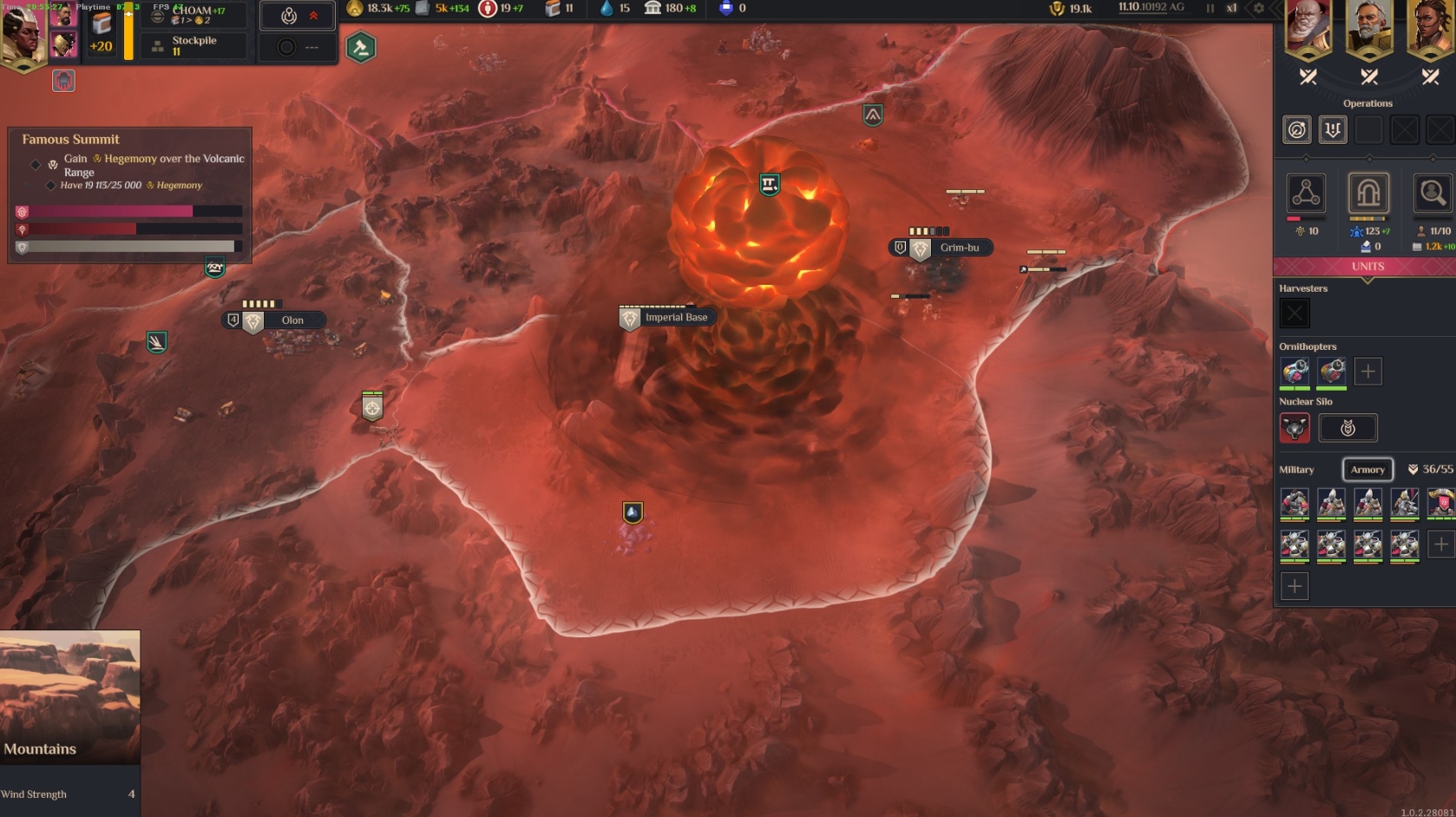Click the Solari currency icon in top bar
Screen dimensions: 1456x817
(354, 9)
